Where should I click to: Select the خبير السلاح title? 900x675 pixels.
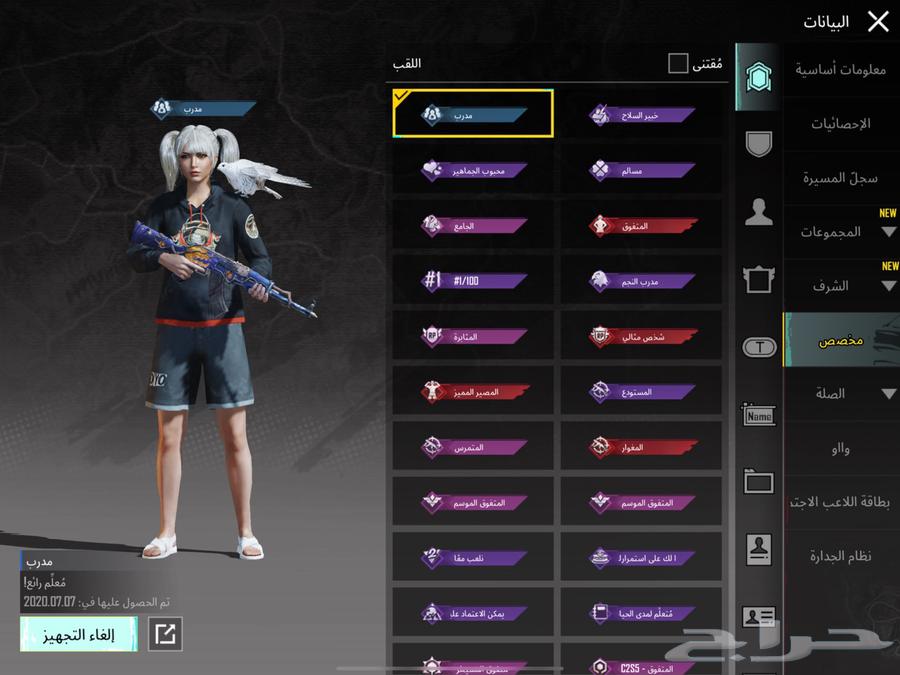[642, 115]
